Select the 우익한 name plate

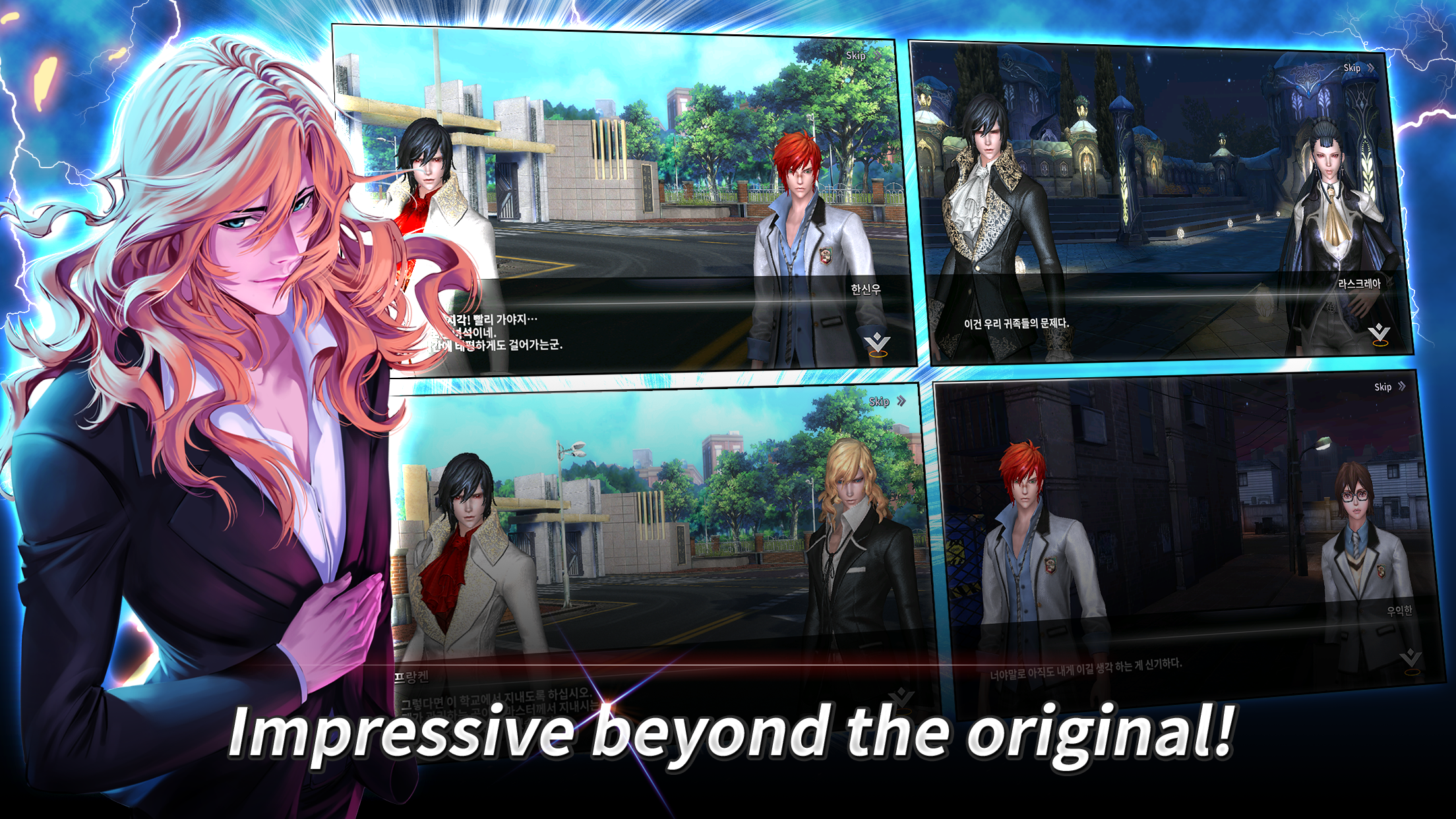point(1399,611)
